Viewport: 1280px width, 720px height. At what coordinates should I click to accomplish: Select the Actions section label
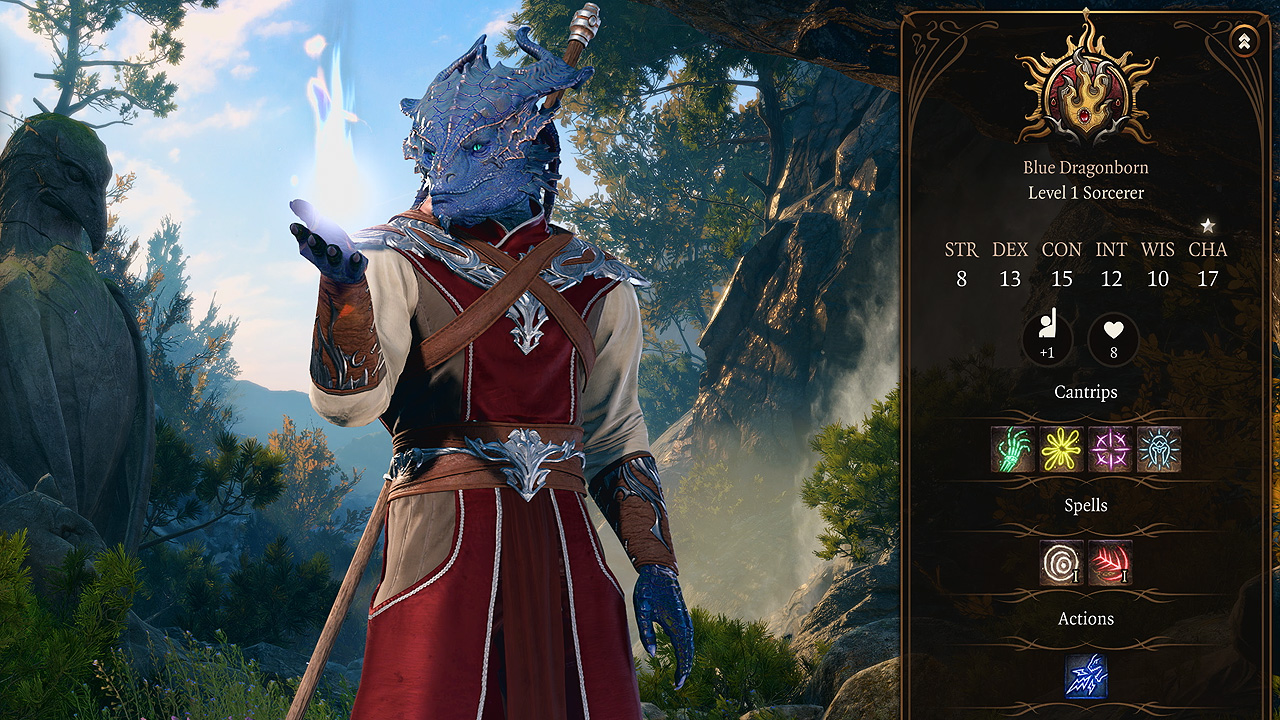pos(1084,619)
